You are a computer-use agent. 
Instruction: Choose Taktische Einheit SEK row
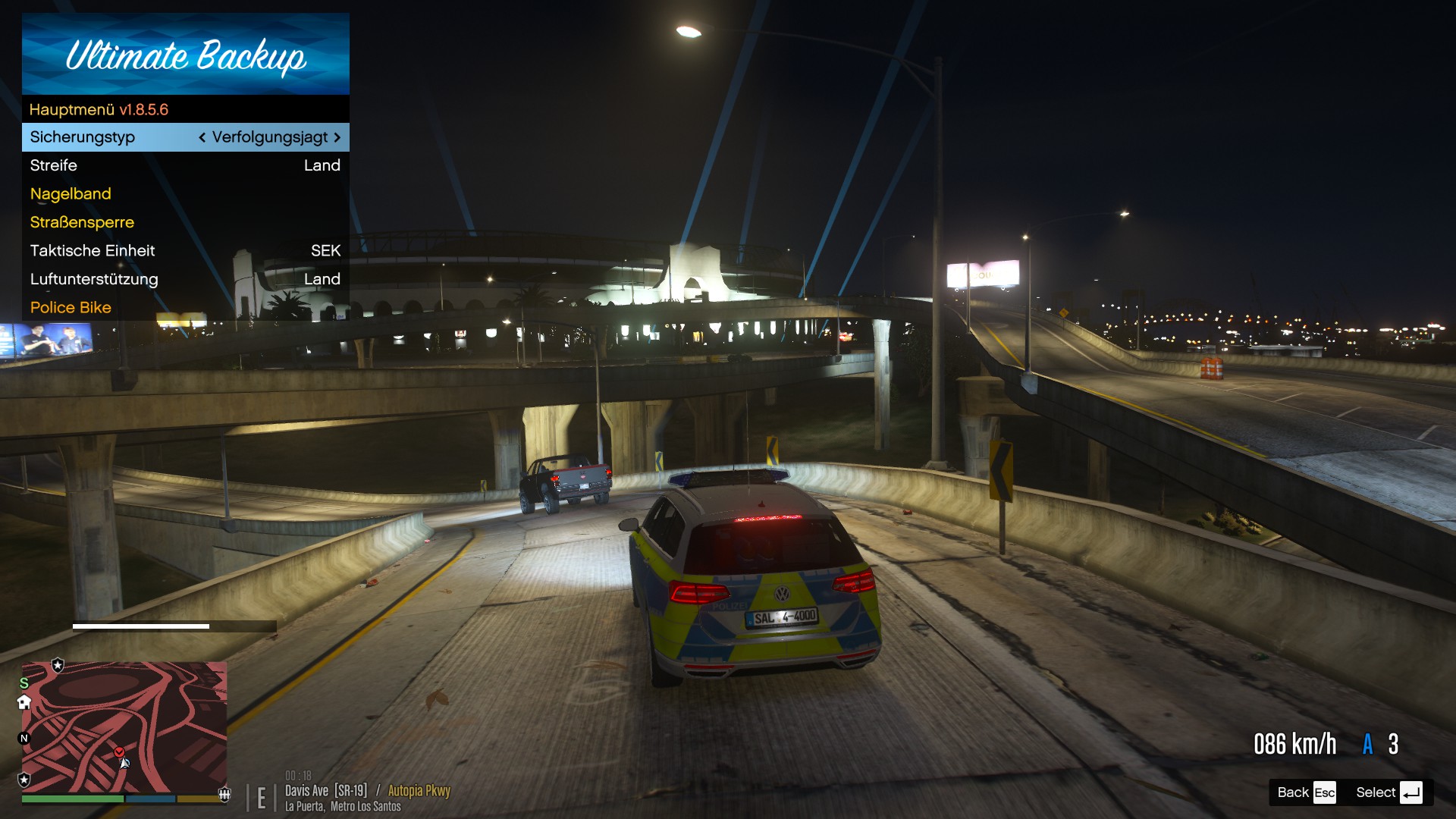tap(185, 251)
